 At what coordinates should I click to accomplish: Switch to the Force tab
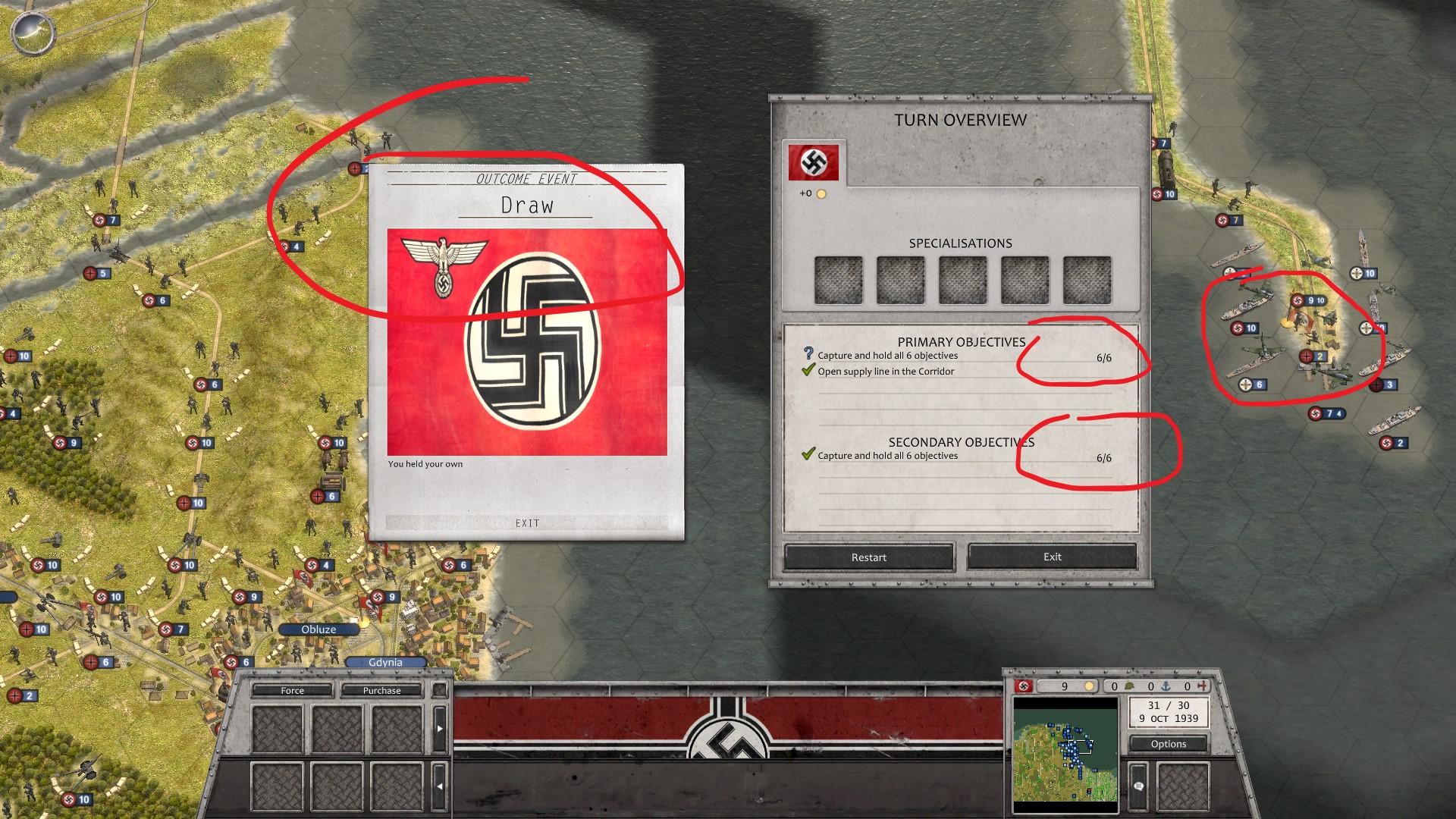coord(292,690)
